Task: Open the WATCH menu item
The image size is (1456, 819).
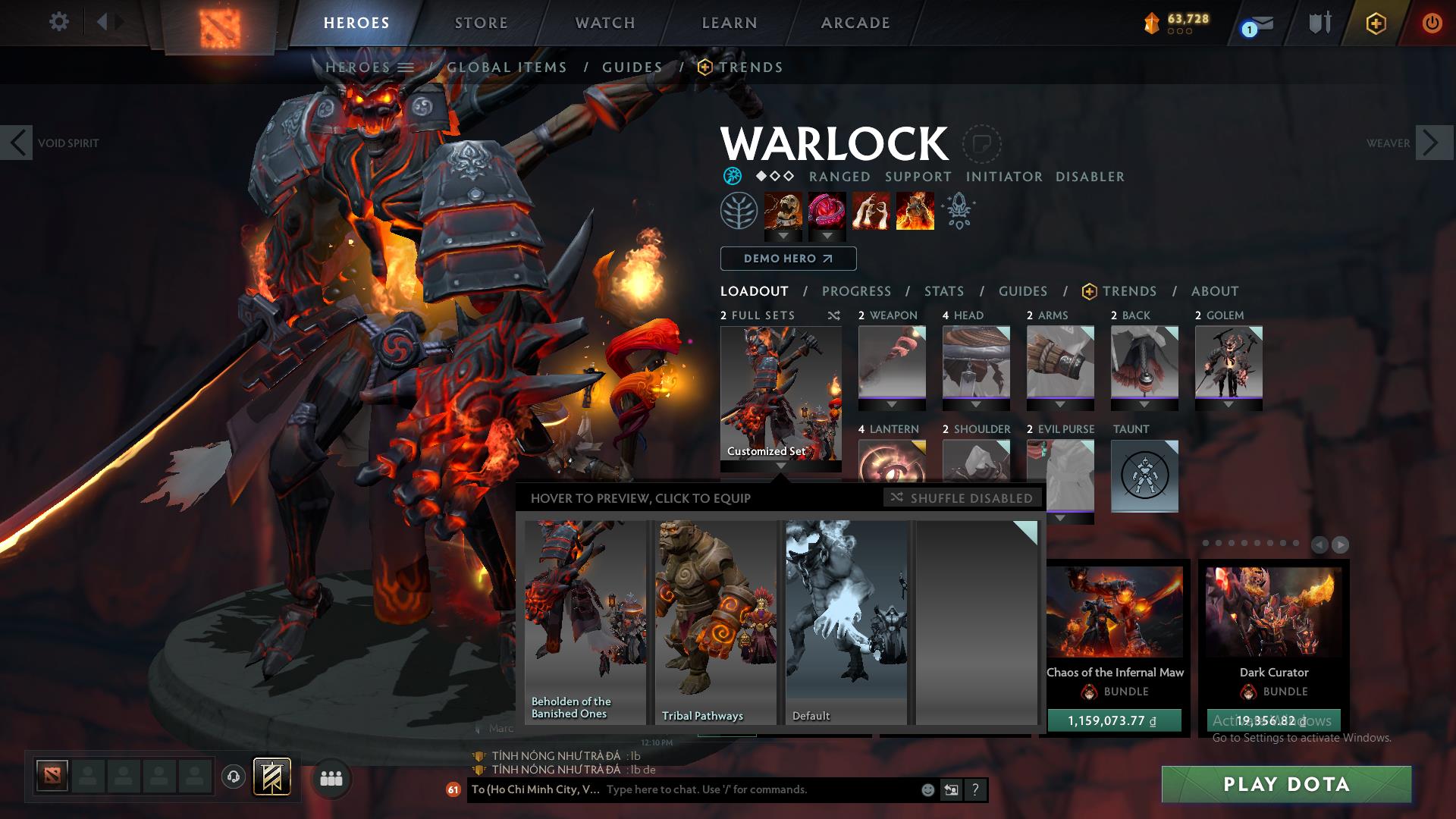Action: point(604,23)
